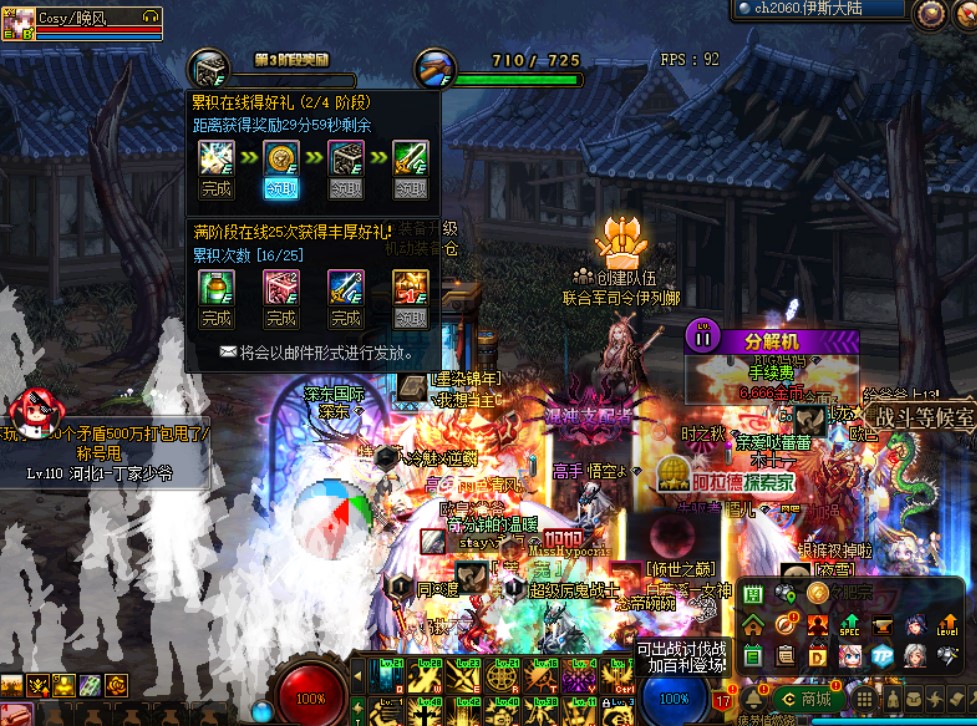This screenshot has height=726, width=977.
Task: Select the channel ch2060 伊斯大陆 label
Action: pyautogui.click(x=819, y=9)
